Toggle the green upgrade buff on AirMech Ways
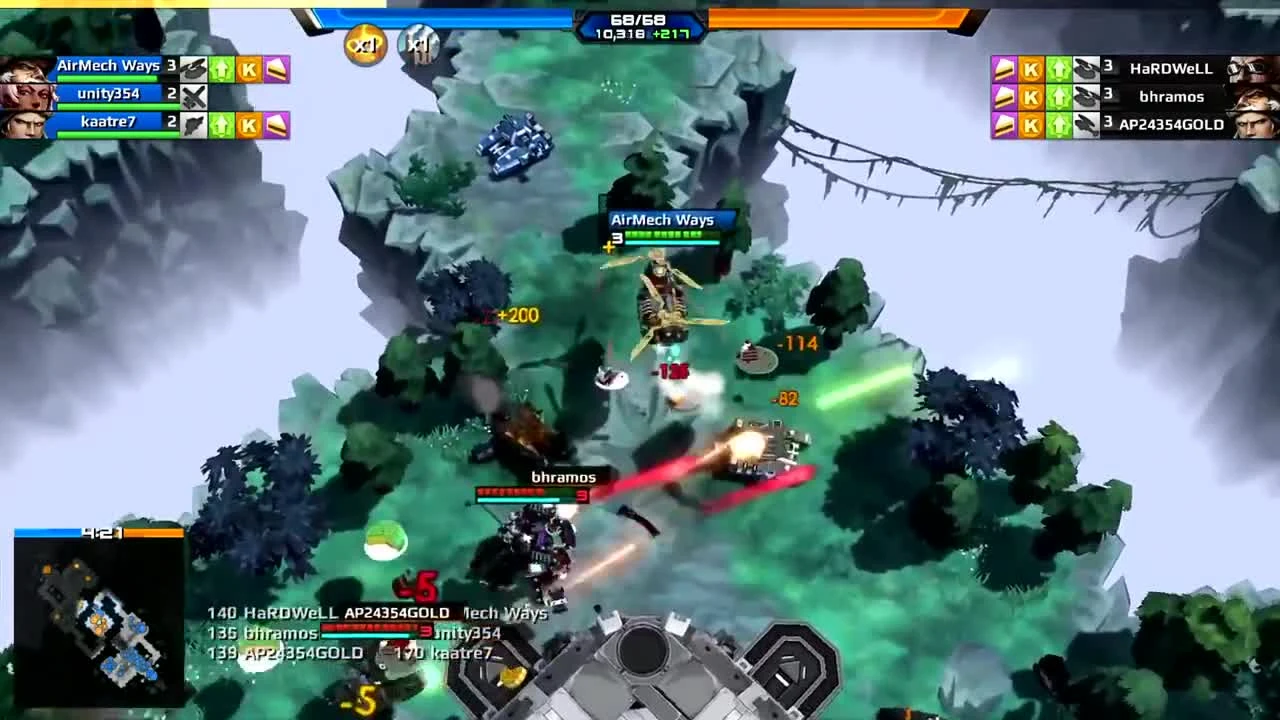The image size is (1280, 720). tap(219, 68)
